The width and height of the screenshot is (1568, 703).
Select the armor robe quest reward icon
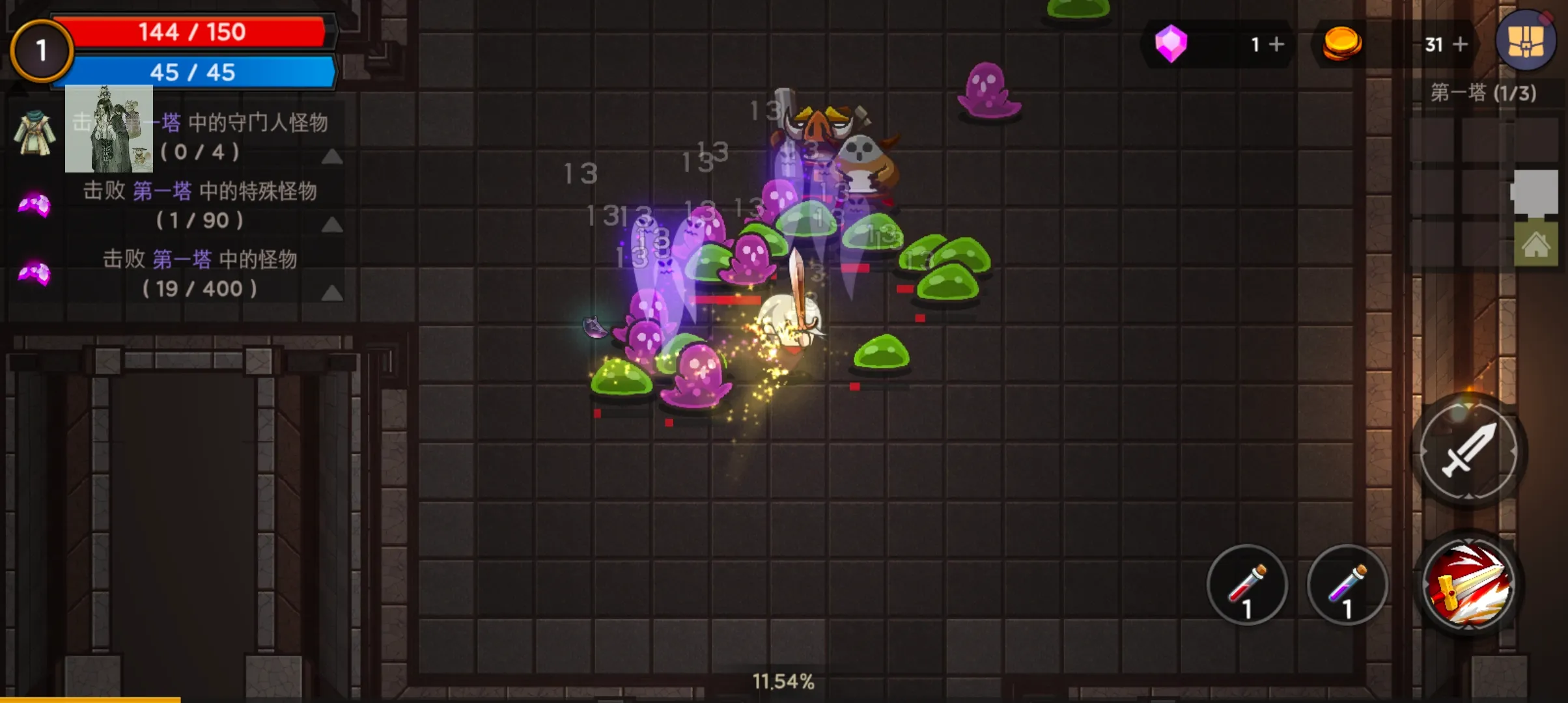35,133
